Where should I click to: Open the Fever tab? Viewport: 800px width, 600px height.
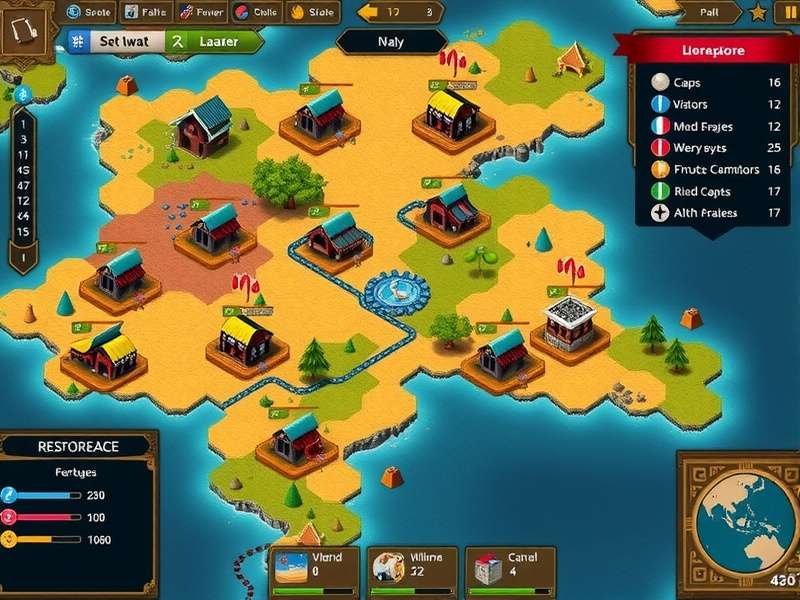[202, 13]
